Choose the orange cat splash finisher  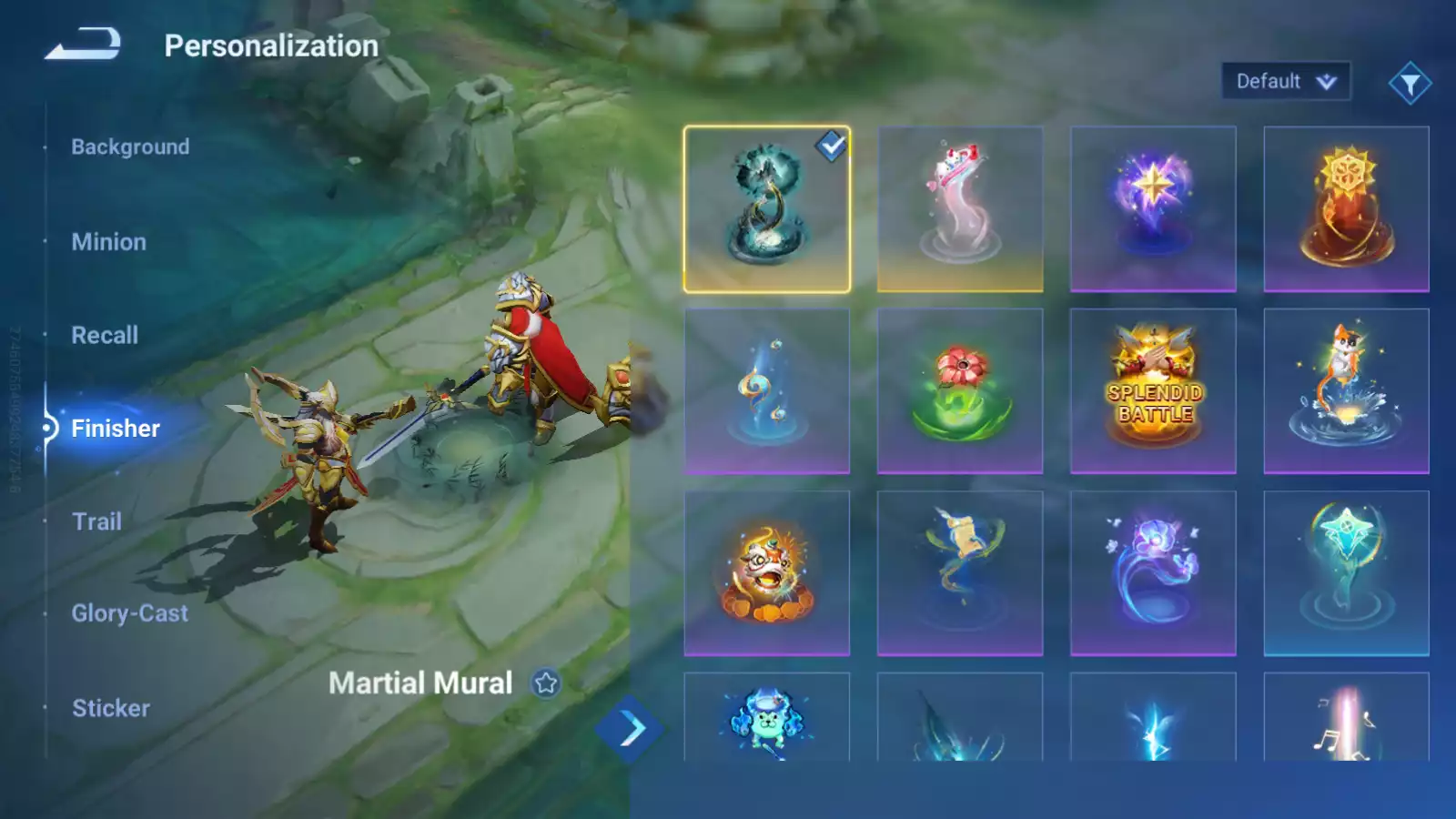click(1346, 391)
